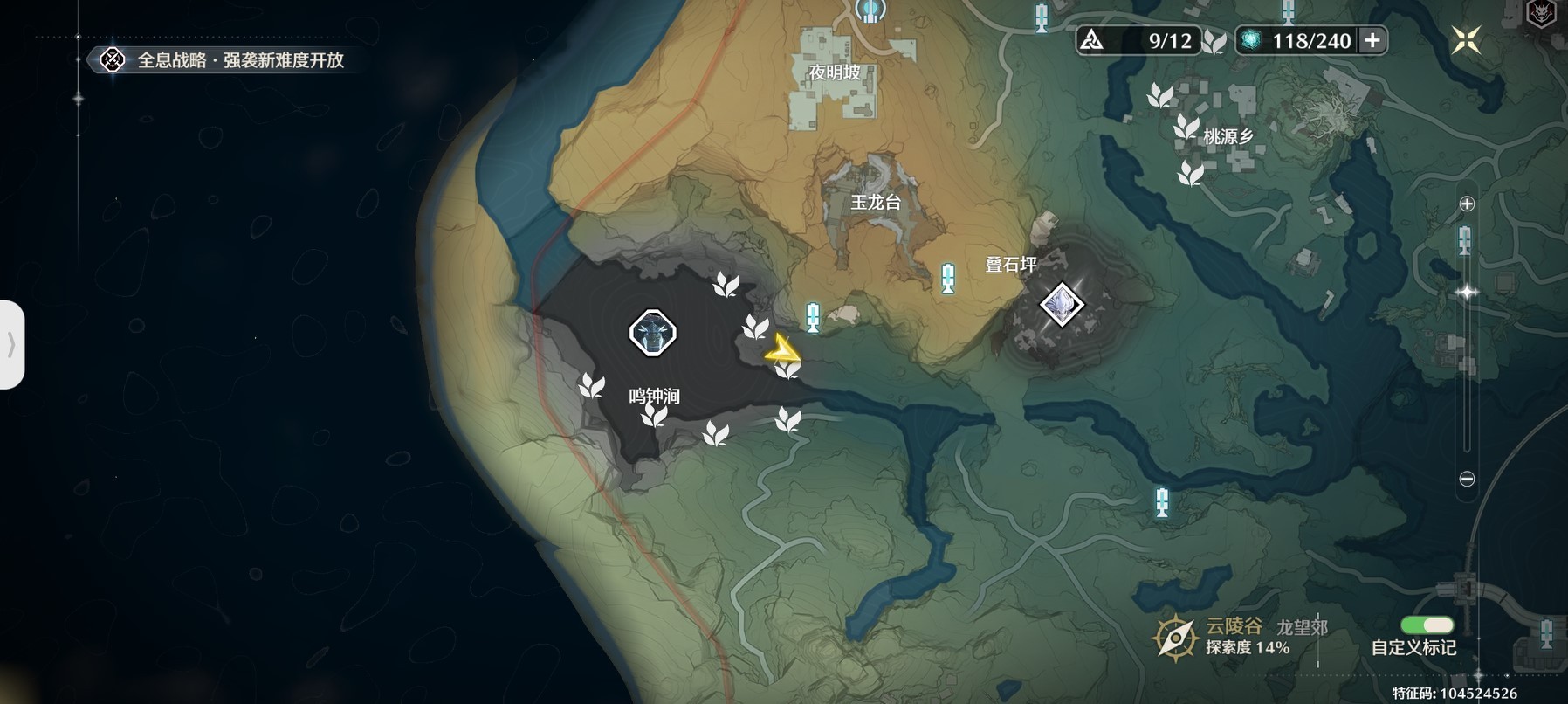Zoom in the map with the plus button
1568x704 pixels.
(1467, 204)
